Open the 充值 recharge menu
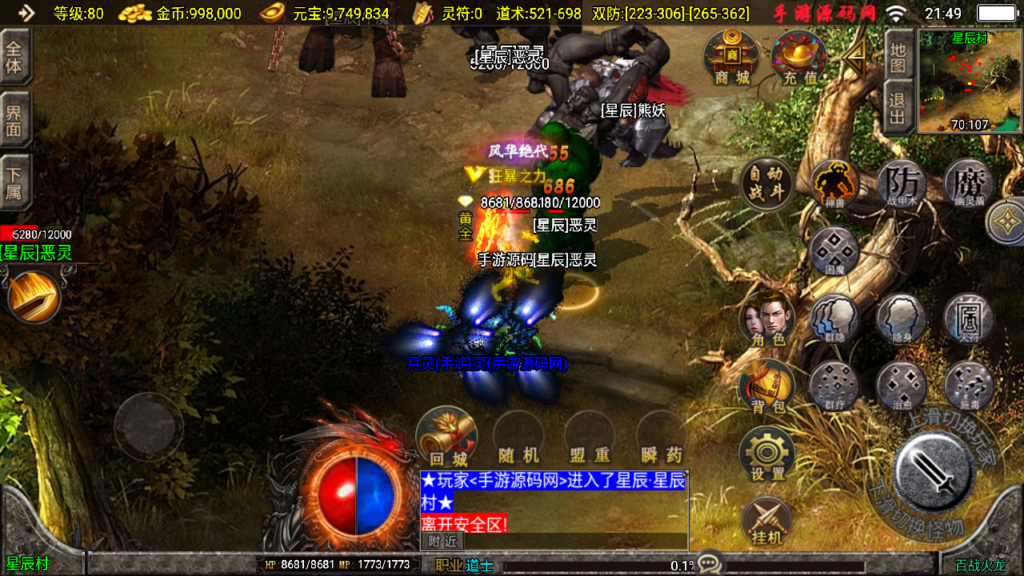Screen dimensions: 1024x576 (x=798, y=57)
